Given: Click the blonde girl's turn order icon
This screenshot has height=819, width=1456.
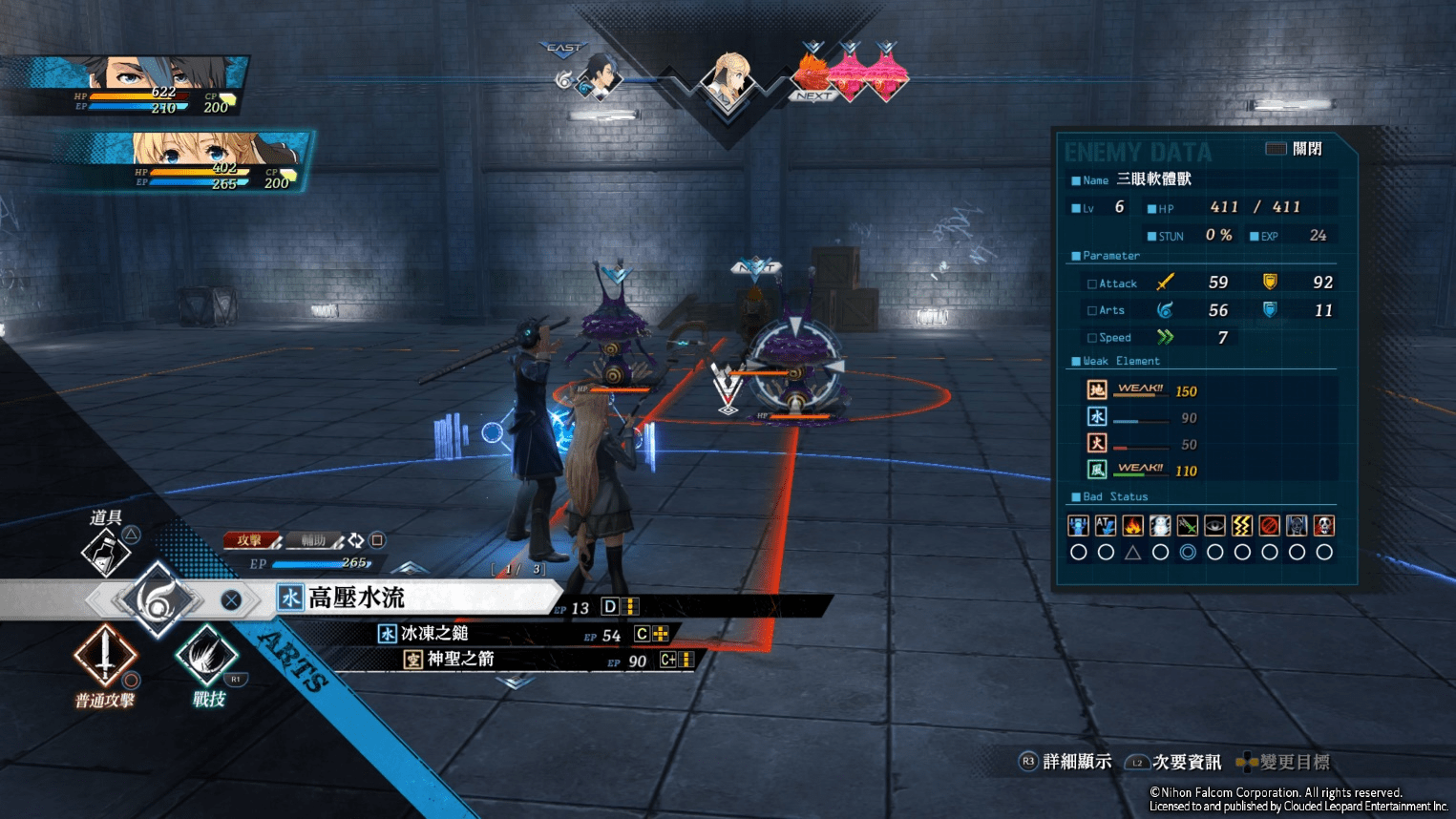Looking at the screenshot, I should [728, 80].
